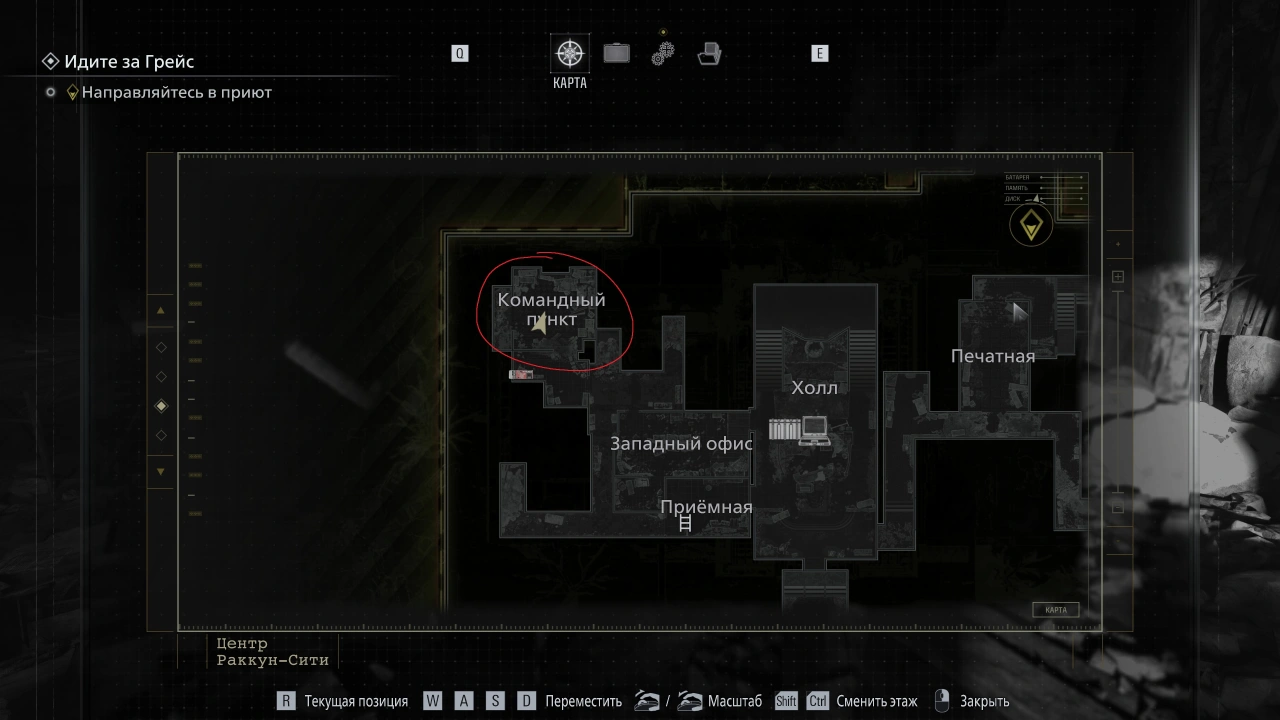The image size is (1280, 720).
Task: Open the briefcase inventory tab
Action: [617, 53]
